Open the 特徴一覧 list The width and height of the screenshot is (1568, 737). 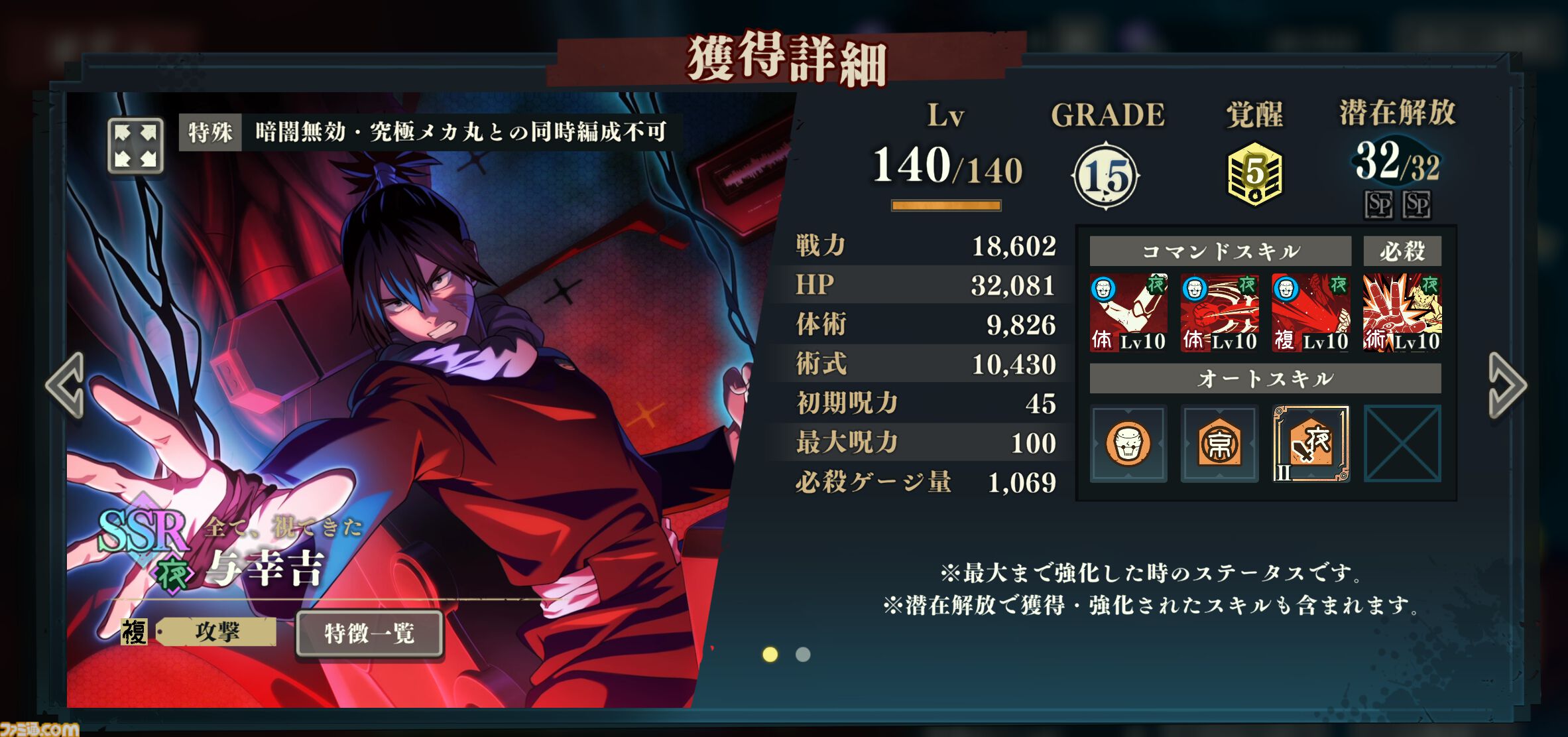[368, 634]
